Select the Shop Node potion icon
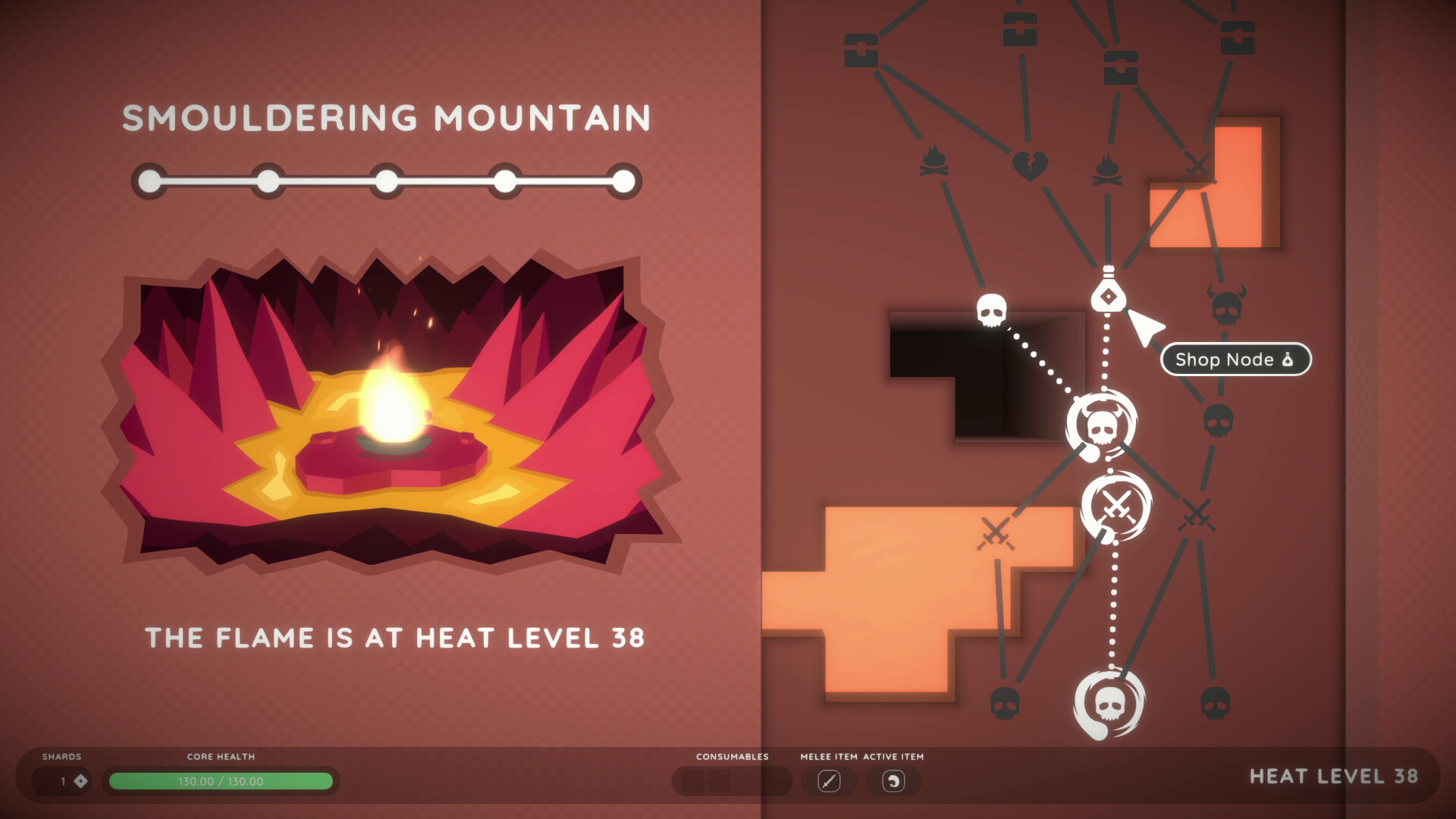The image size is (1456, 819). (1107, 293)
